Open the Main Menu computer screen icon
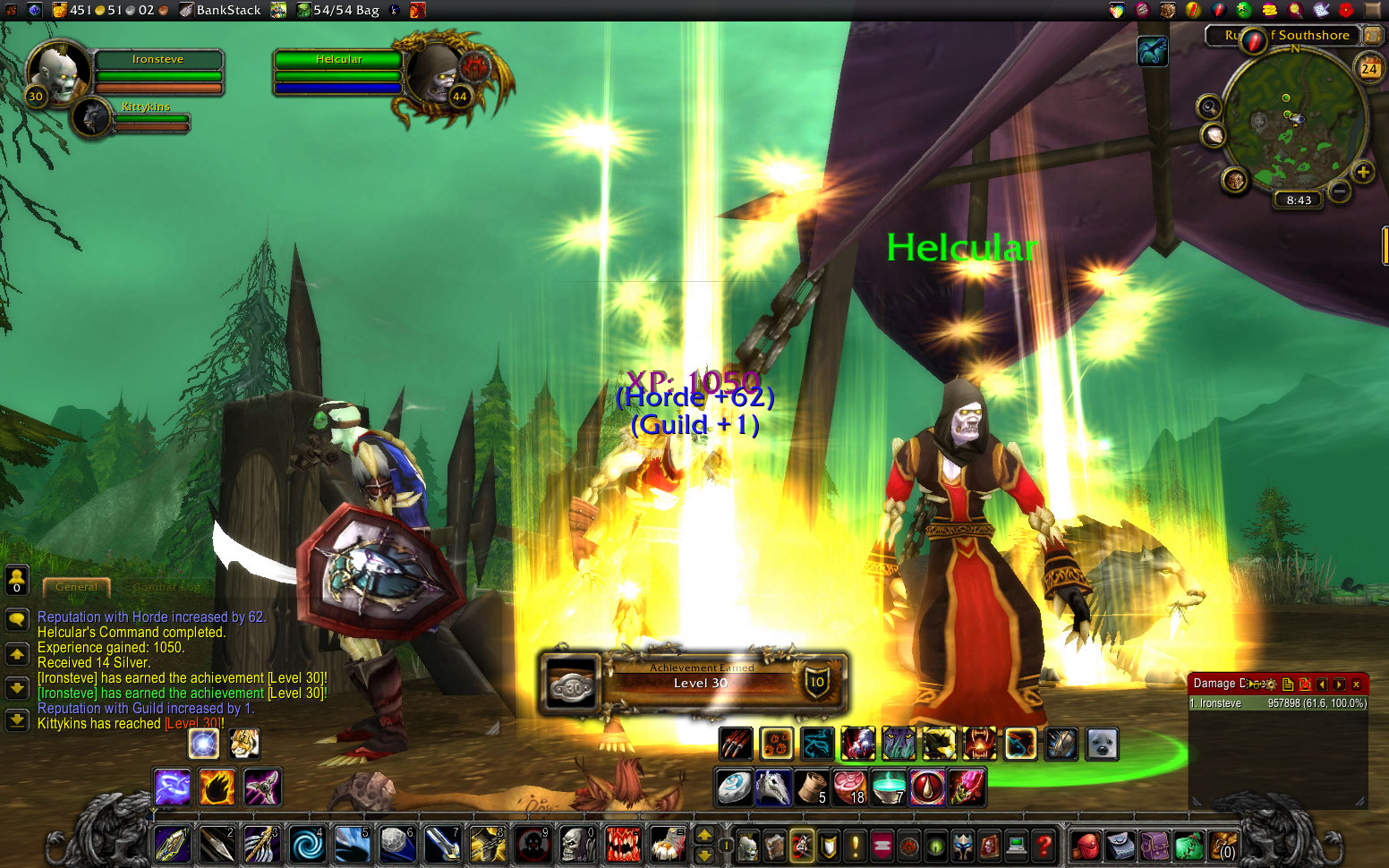Image resolution: width=1389 pixels, height=868 pixels. (1015, 846)
